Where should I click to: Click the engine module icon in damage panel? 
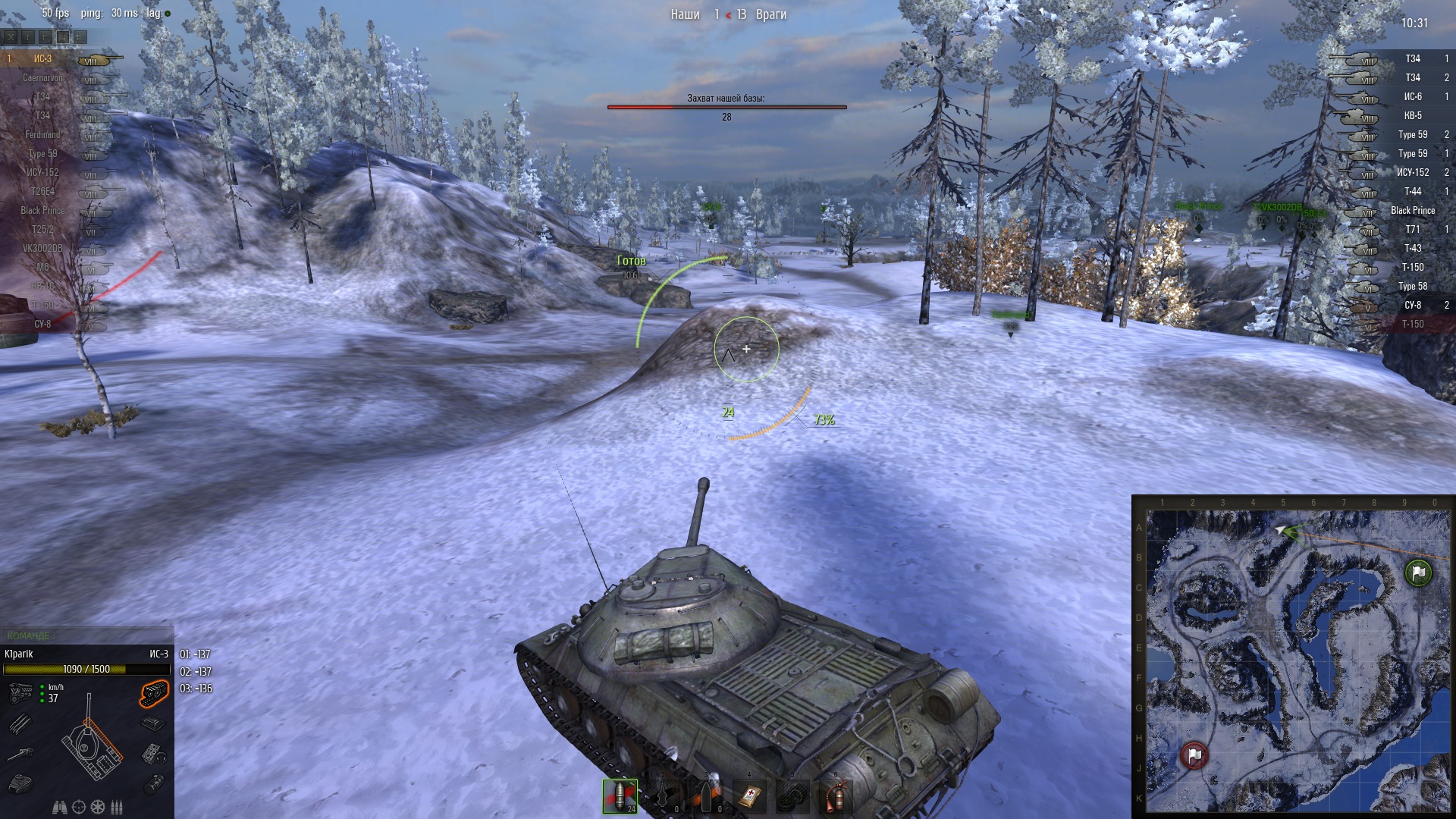(x=20, y=692)
